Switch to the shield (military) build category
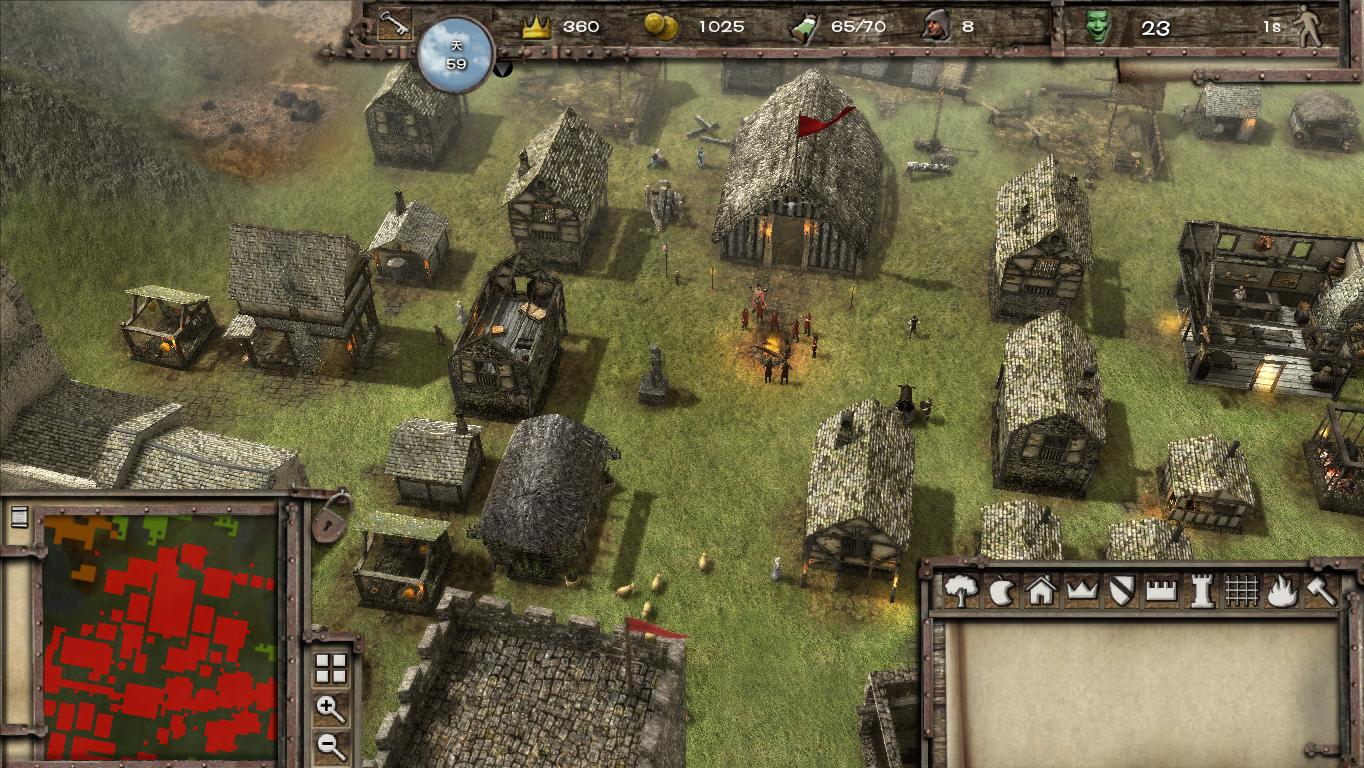 1121,591
